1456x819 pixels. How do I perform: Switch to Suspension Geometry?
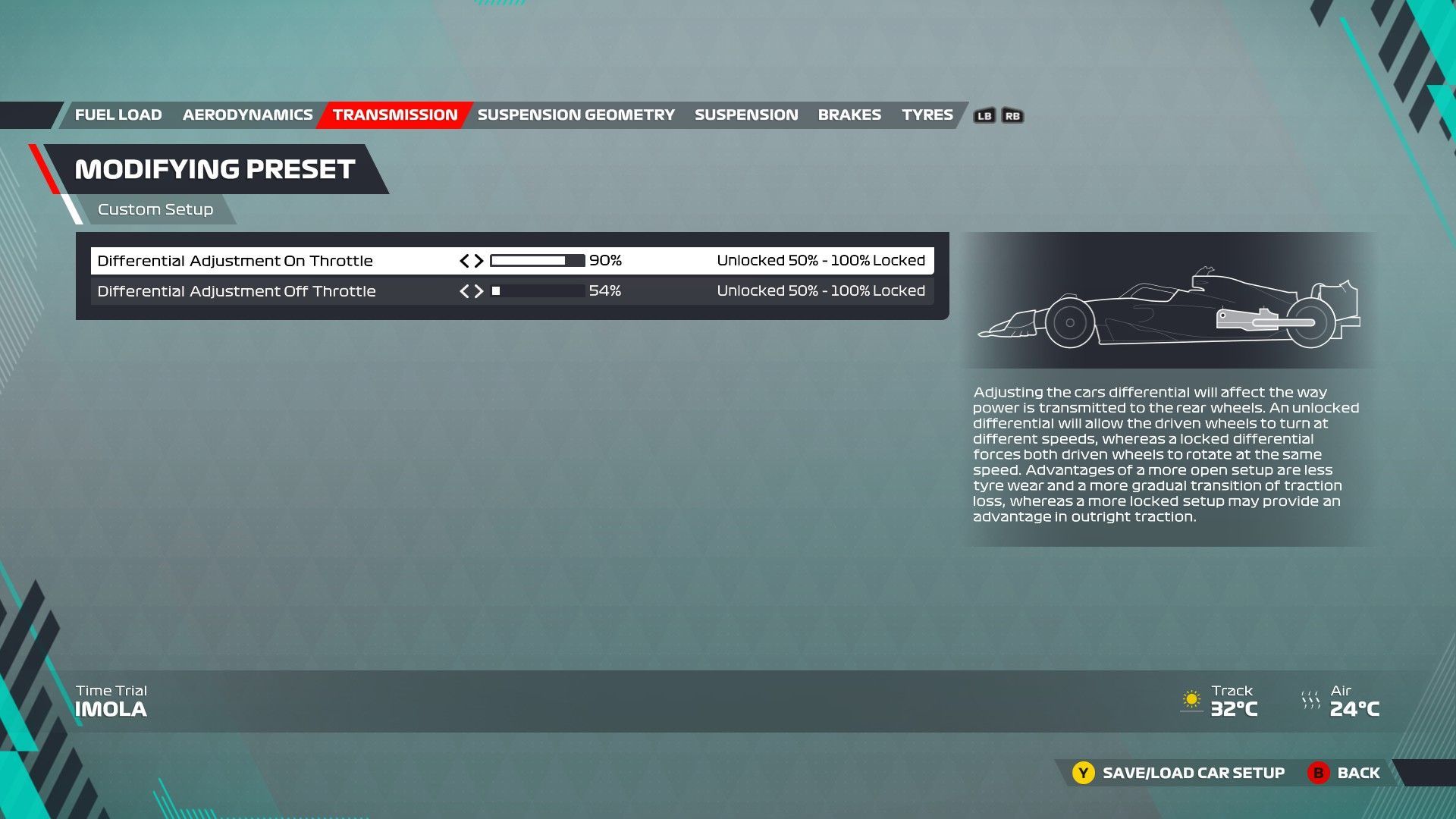[577, 115]
